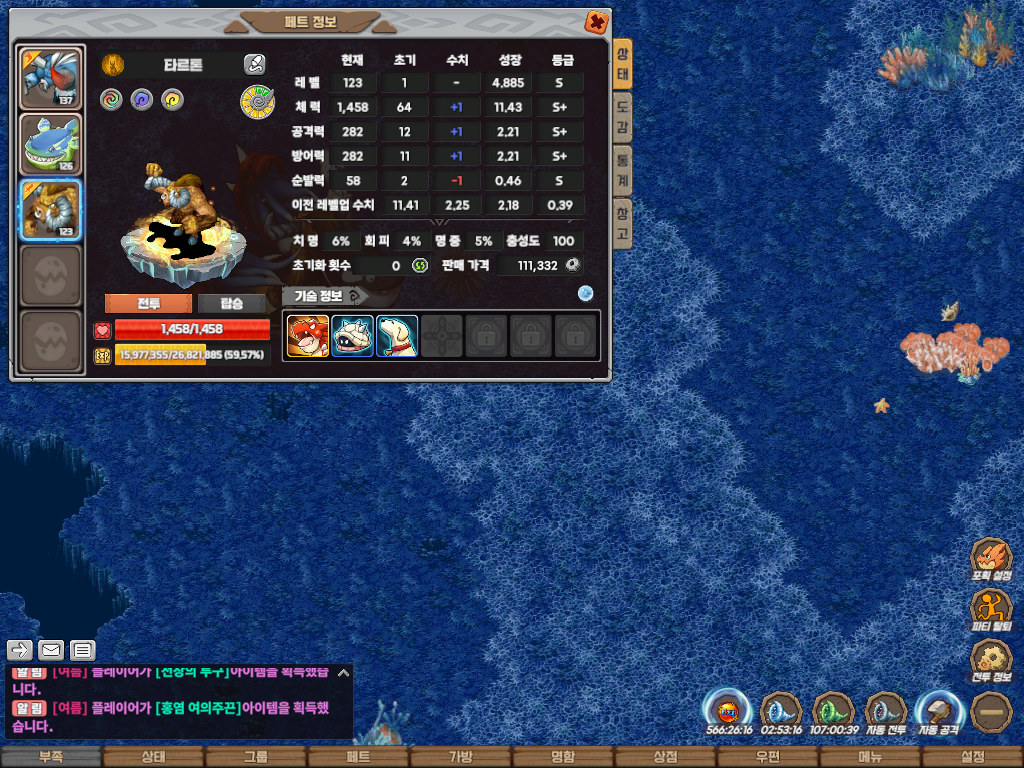Set pet to 전투 mode
The width and height of the screenshot is (1024, 768).
click(148, 303)
